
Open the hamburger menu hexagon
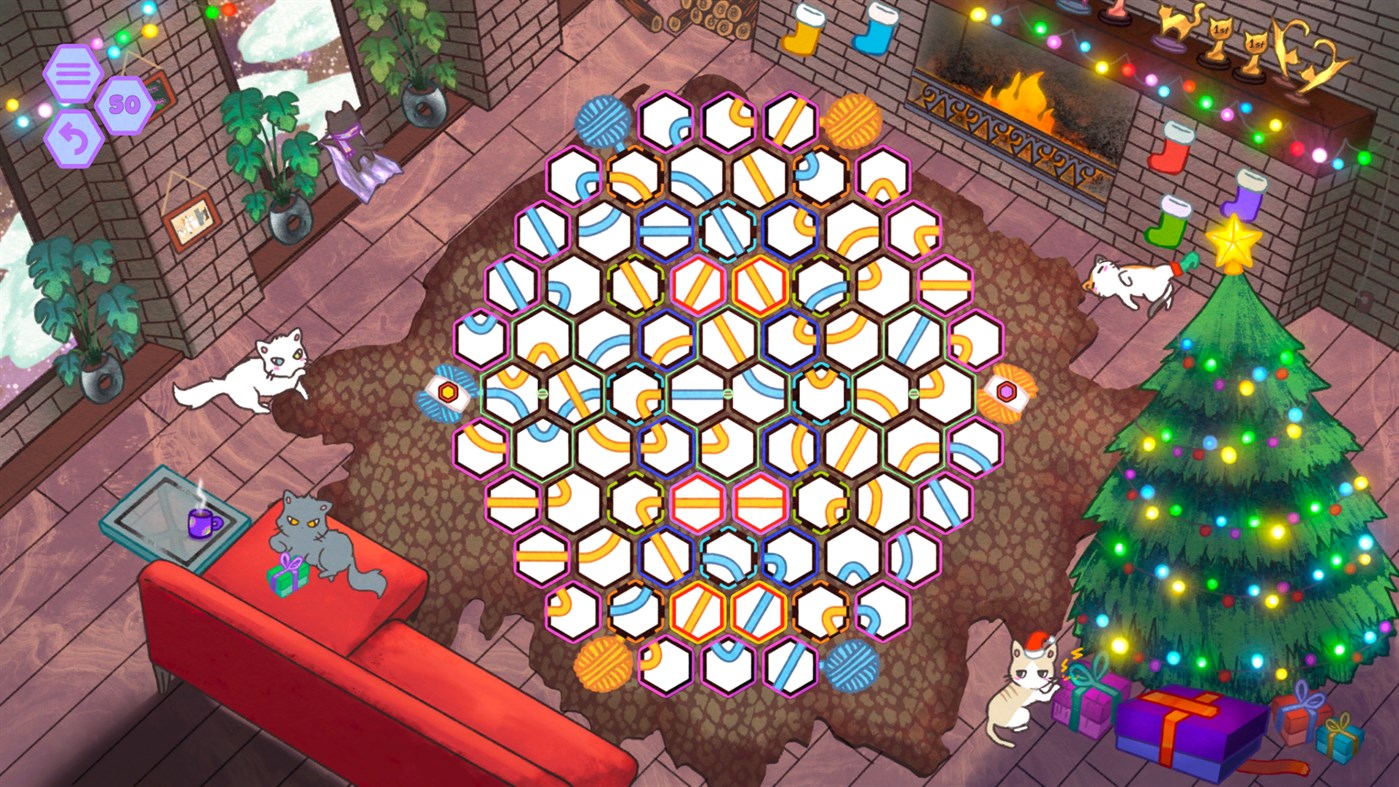(71, 72)
